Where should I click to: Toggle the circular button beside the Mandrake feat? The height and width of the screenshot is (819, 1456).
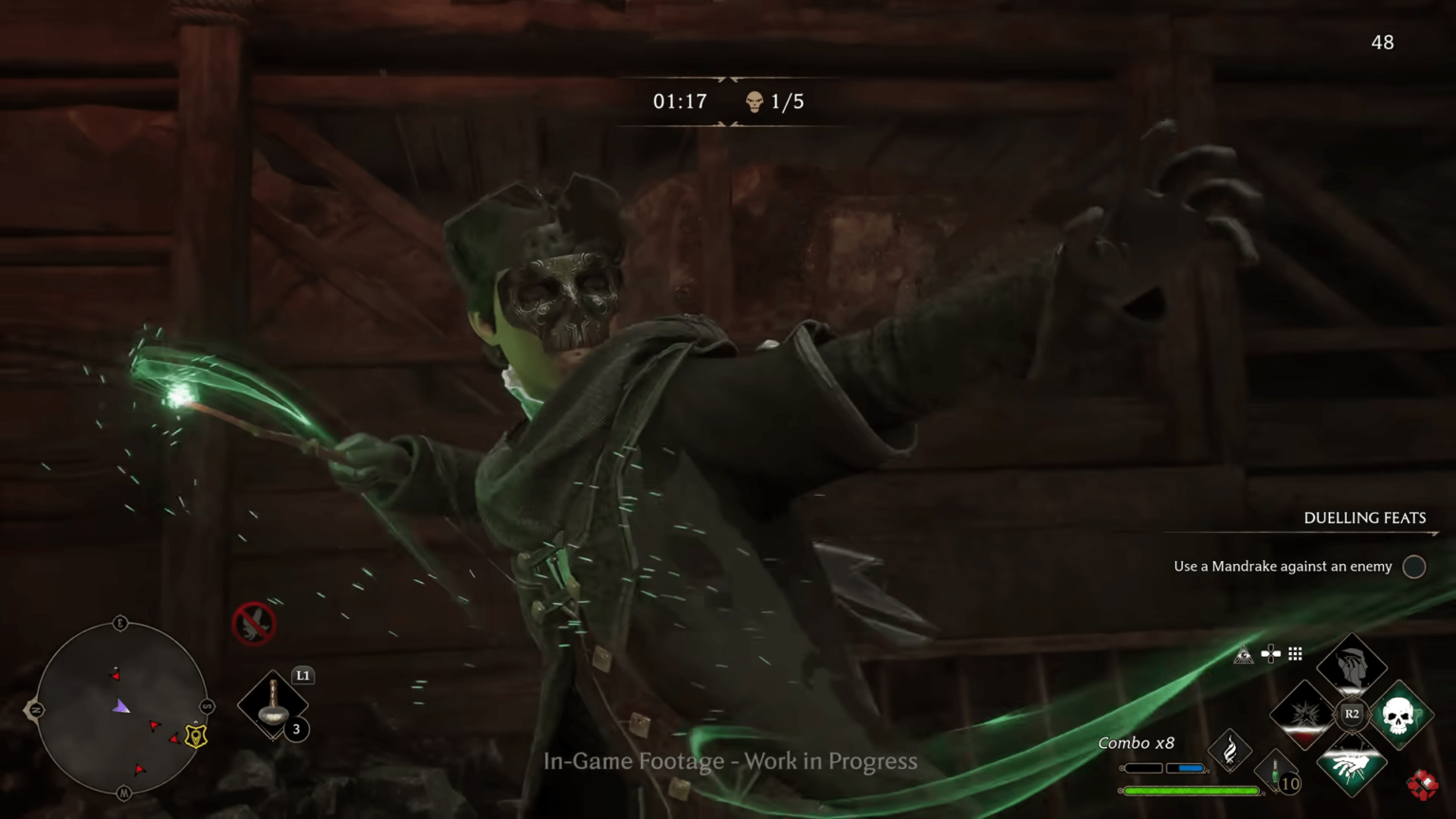tap(1413, 566)
